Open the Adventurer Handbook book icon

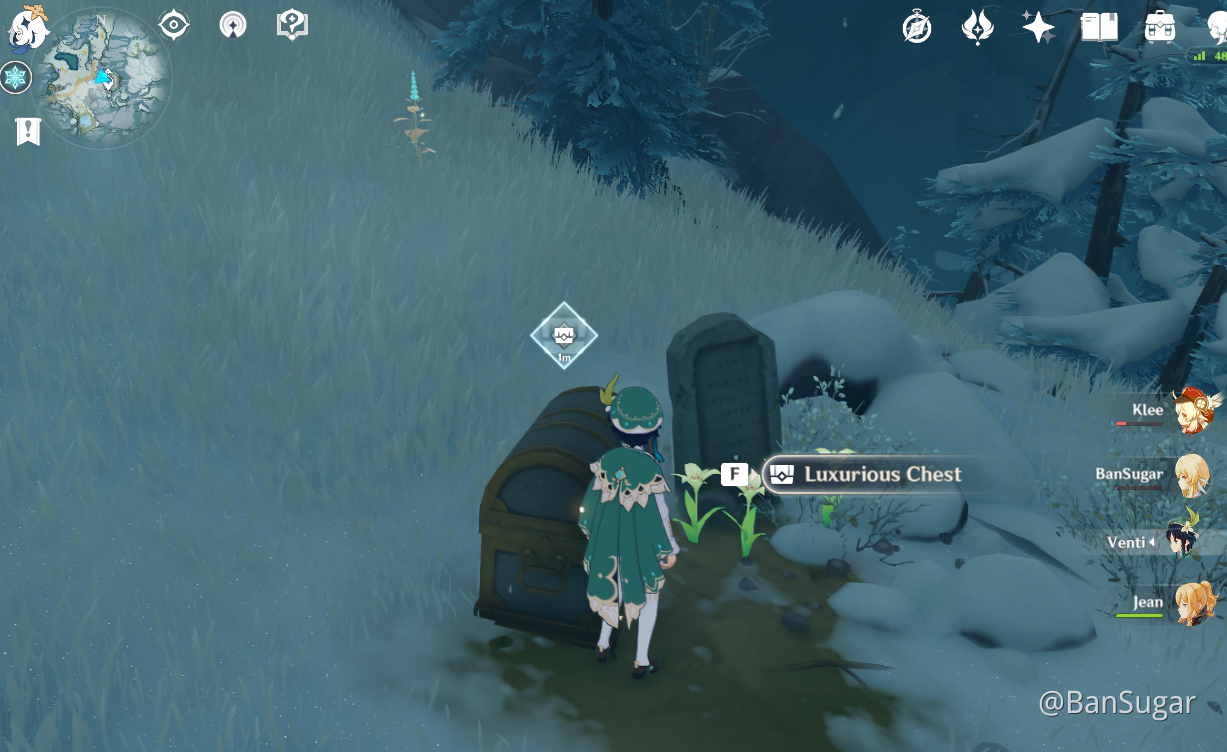(1099, 28)
